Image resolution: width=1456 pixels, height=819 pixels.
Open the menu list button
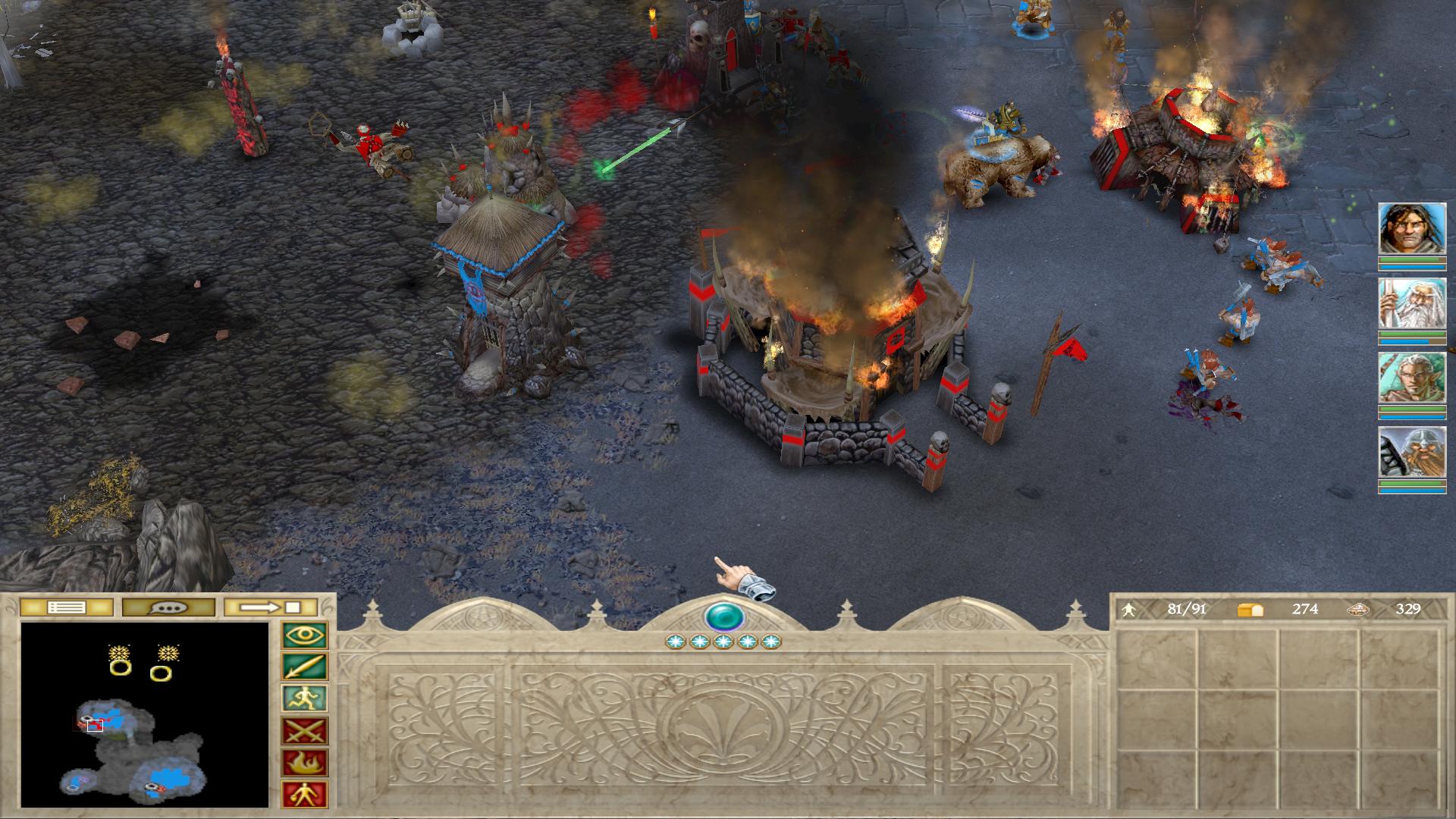coord(66,607)
